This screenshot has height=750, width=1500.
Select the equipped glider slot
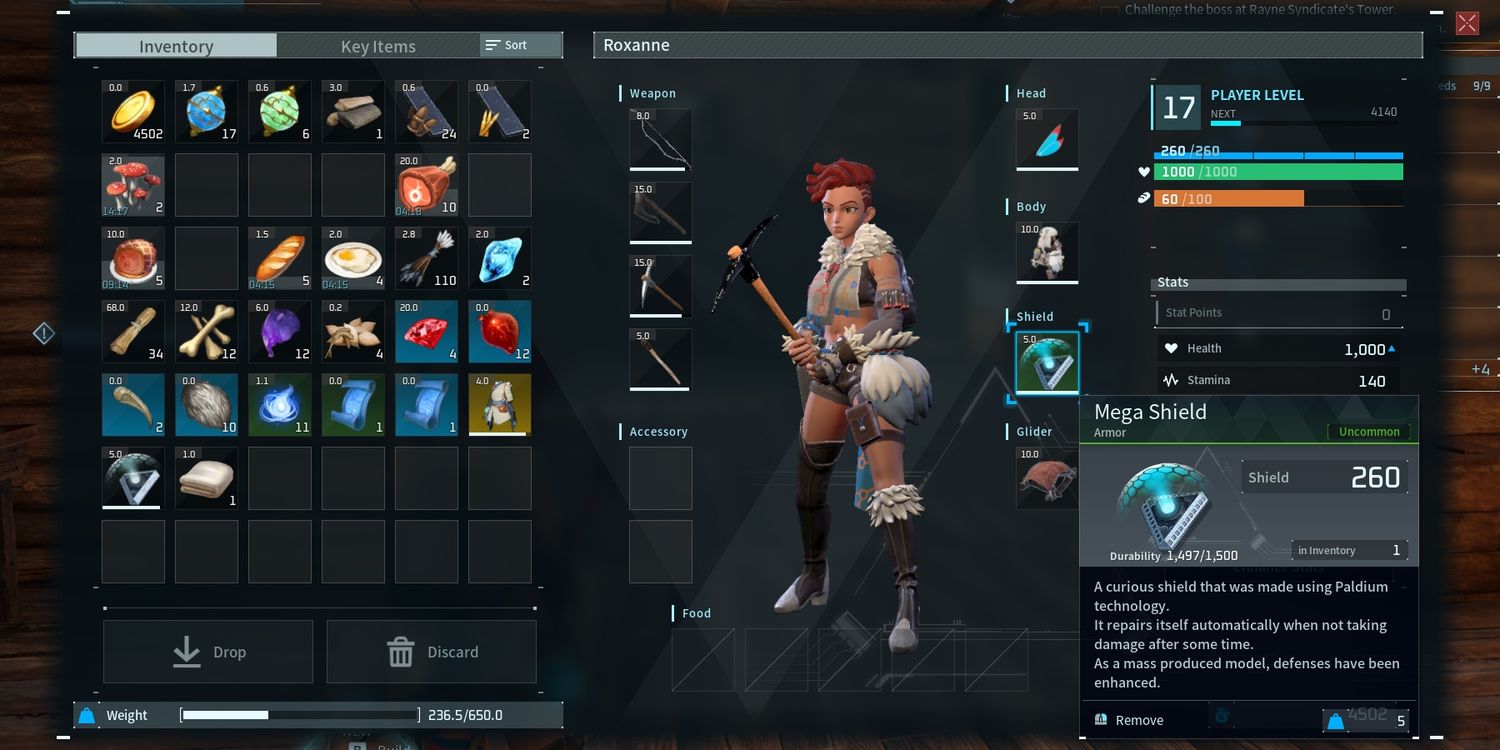[1047, 476]
